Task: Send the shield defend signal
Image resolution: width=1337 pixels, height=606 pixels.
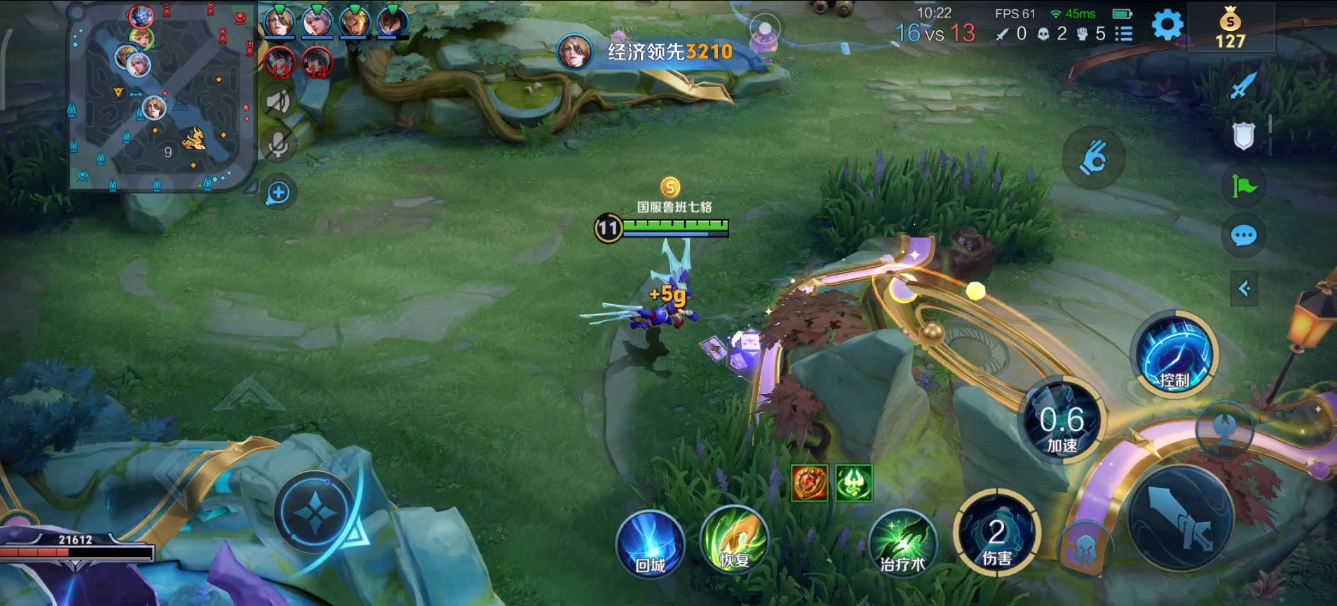Action: point(1243,136)
